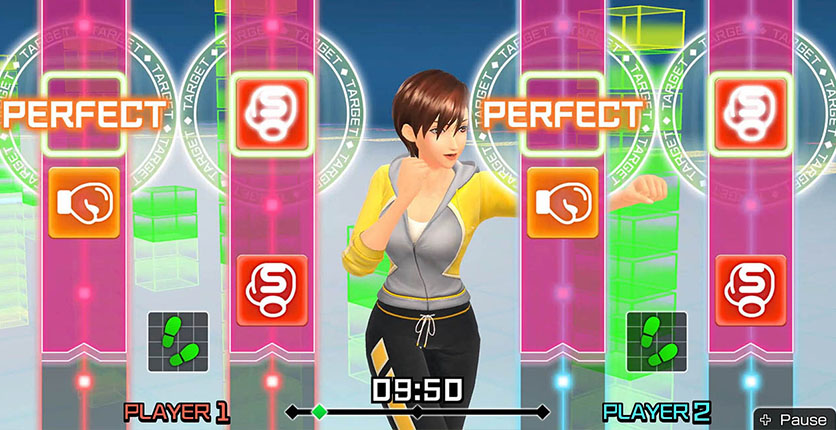
Task: Select Player 1's green footstep stance icon
Action: click(x=178, y=342)
